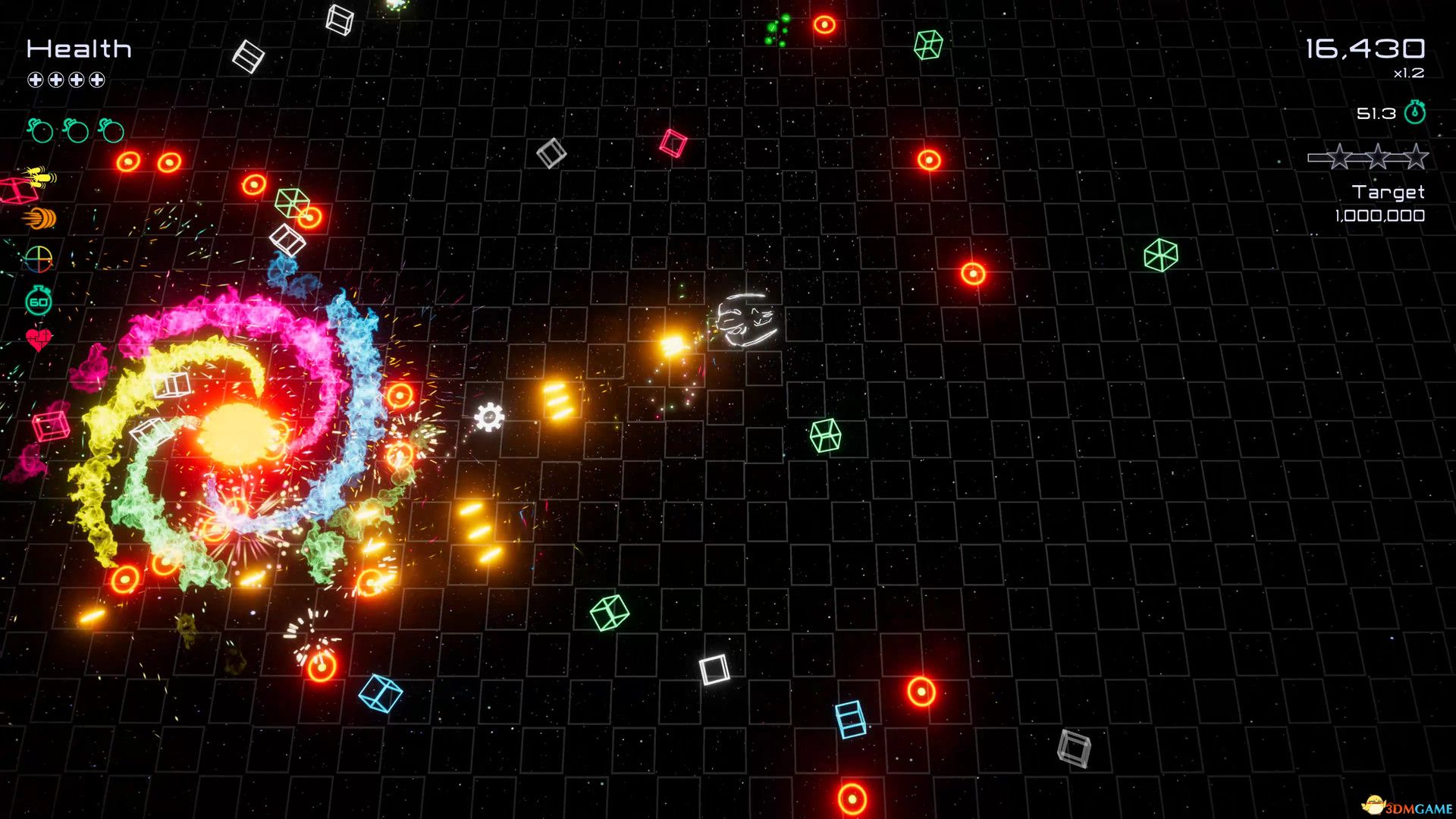This screenshot has height=819, width=1456.
Task: Click the white gear pickup near screen center
Action: pyautogui.click(x=489, y=416)
